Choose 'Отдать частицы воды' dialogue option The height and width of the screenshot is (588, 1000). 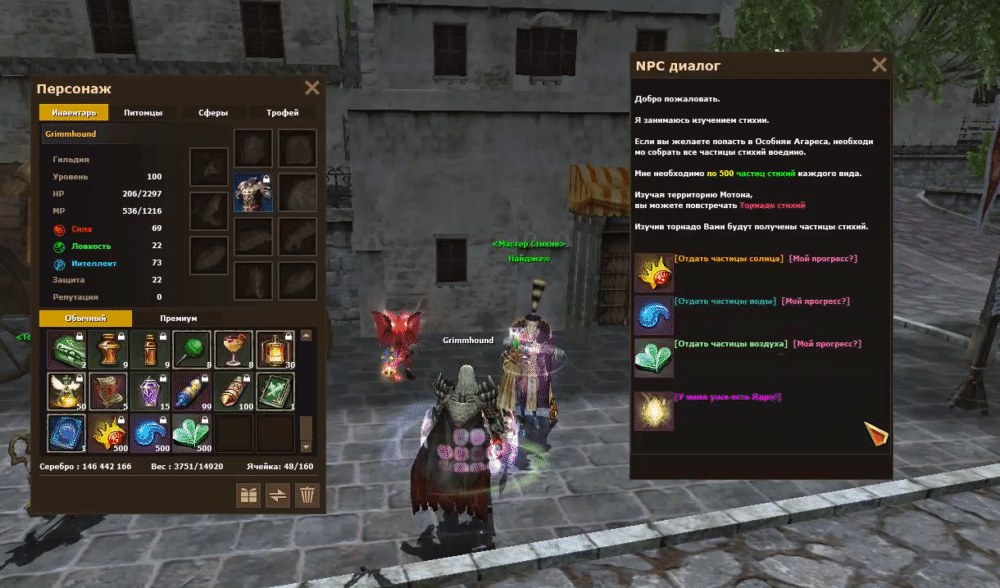tap(724, 301)
